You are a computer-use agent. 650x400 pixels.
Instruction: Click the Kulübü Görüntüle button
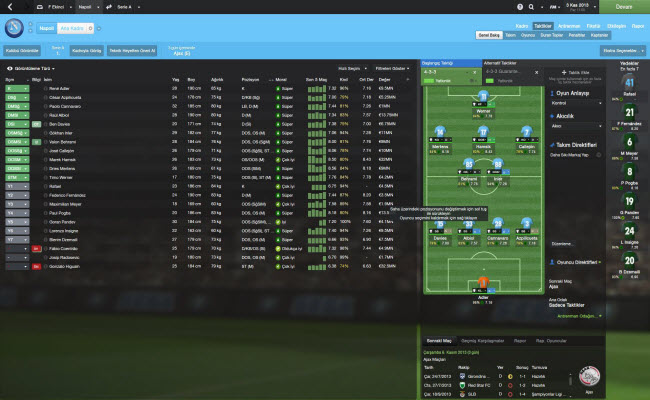pyautogui.click(x=23, y=49)
